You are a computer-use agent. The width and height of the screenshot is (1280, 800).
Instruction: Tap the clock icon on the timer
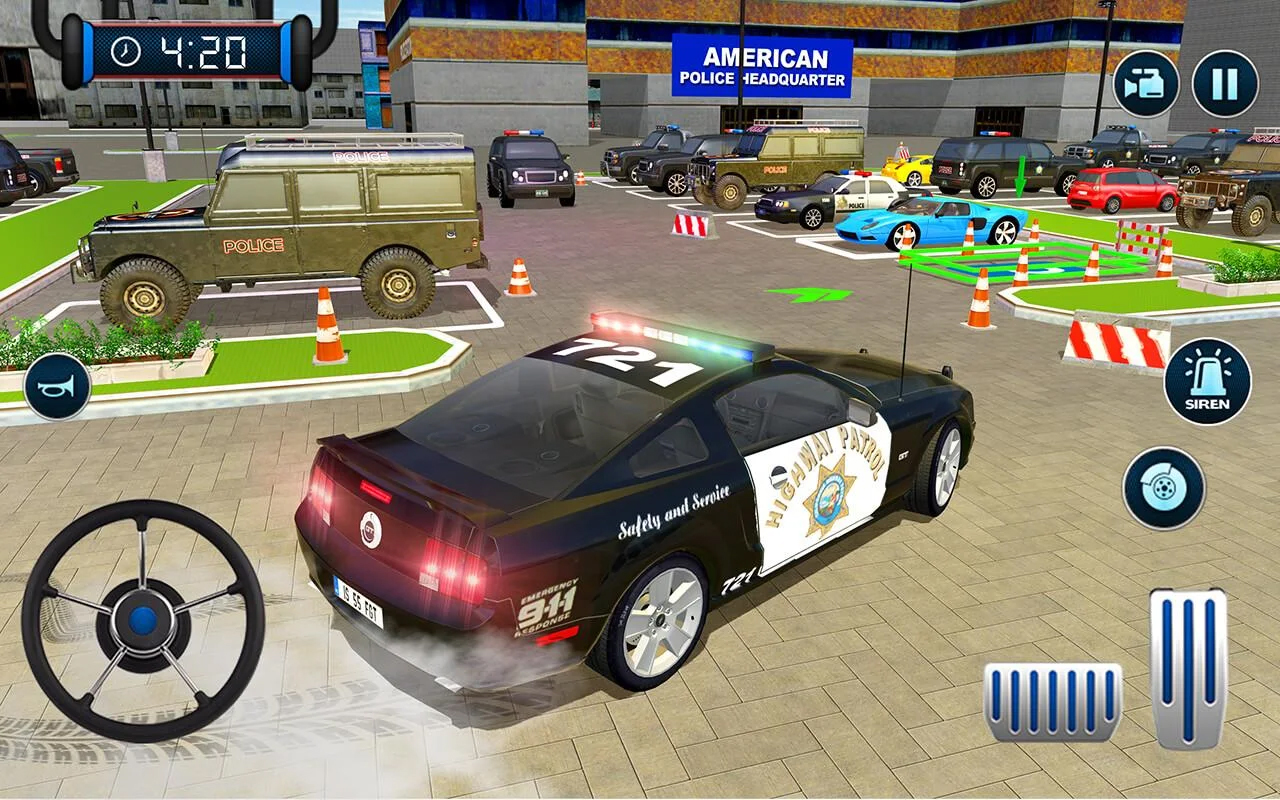pos(124,48)
